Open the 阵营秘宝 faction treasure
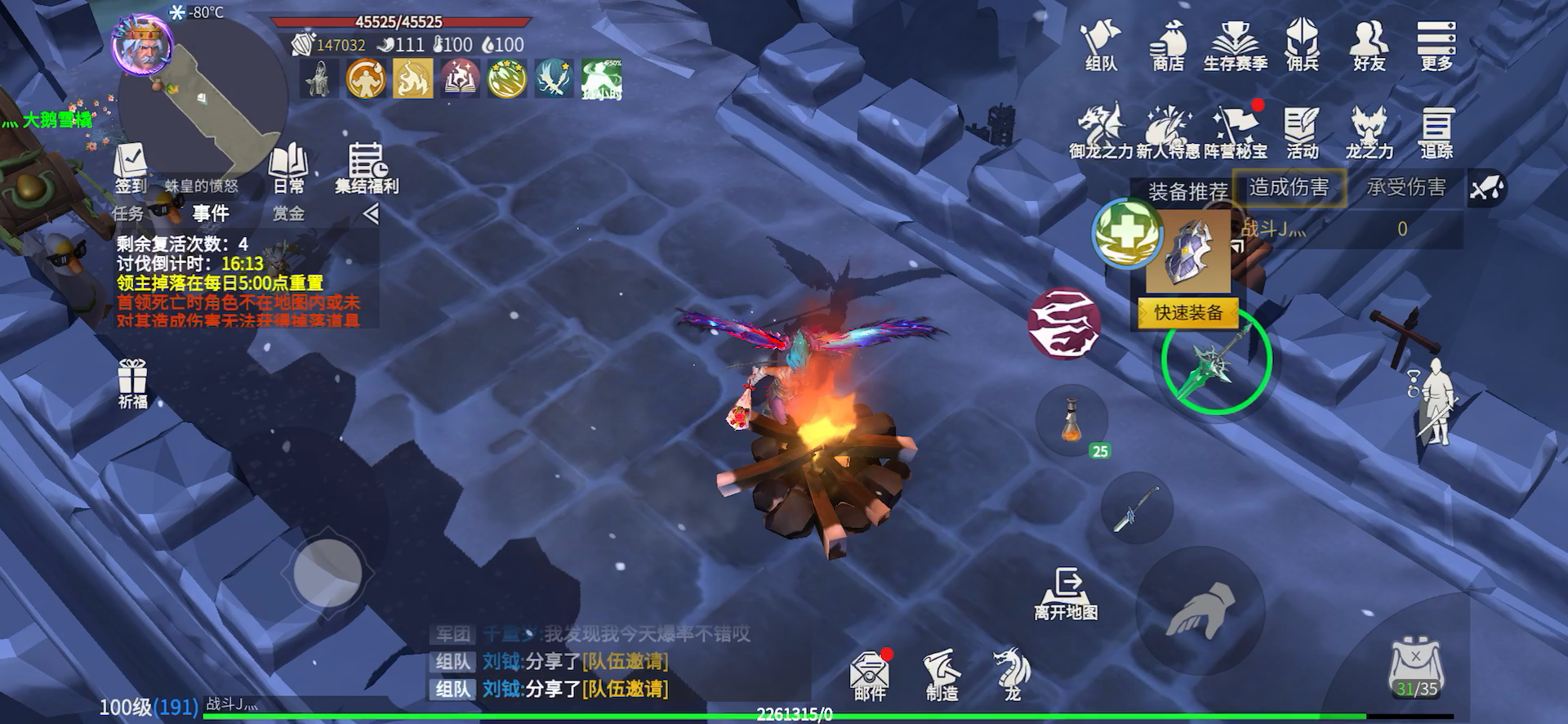Viewport: 1568px width, 724px height. coord(1236,133)
